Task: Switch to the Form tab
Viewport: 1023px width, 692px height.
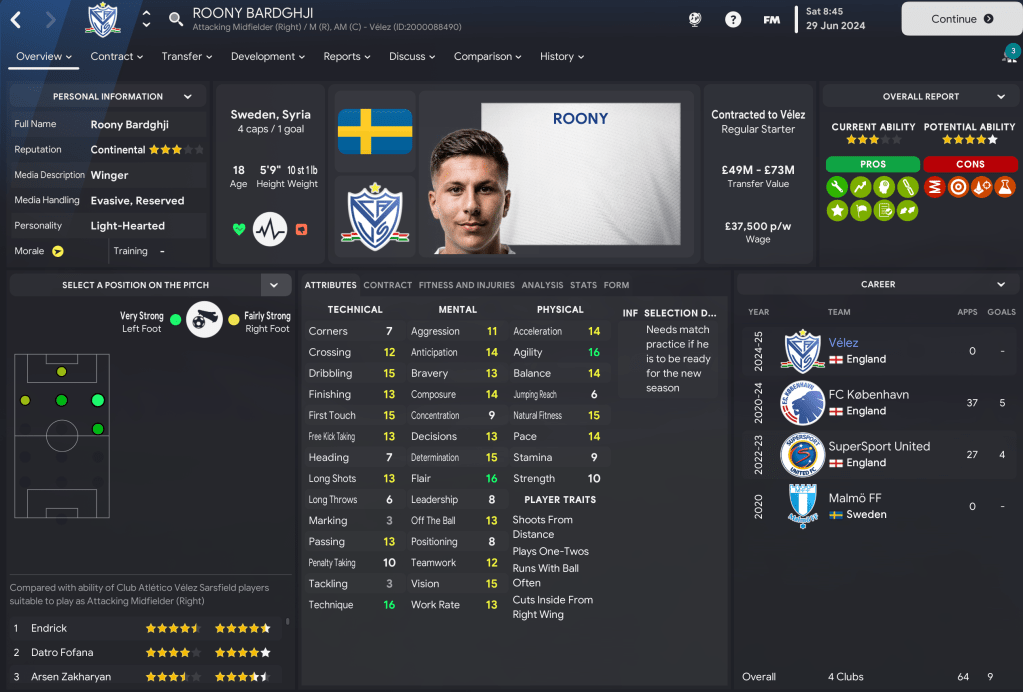Action: 616,285
